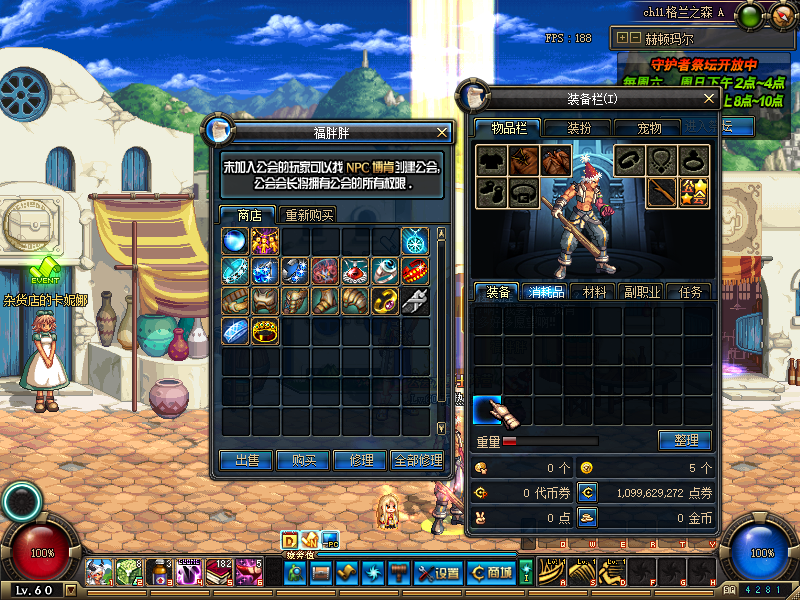This screenshot has width=800, height=600.
Task: Close the 装备栏 inventory window
Action: pyautogui.click(x=710, y=99)
